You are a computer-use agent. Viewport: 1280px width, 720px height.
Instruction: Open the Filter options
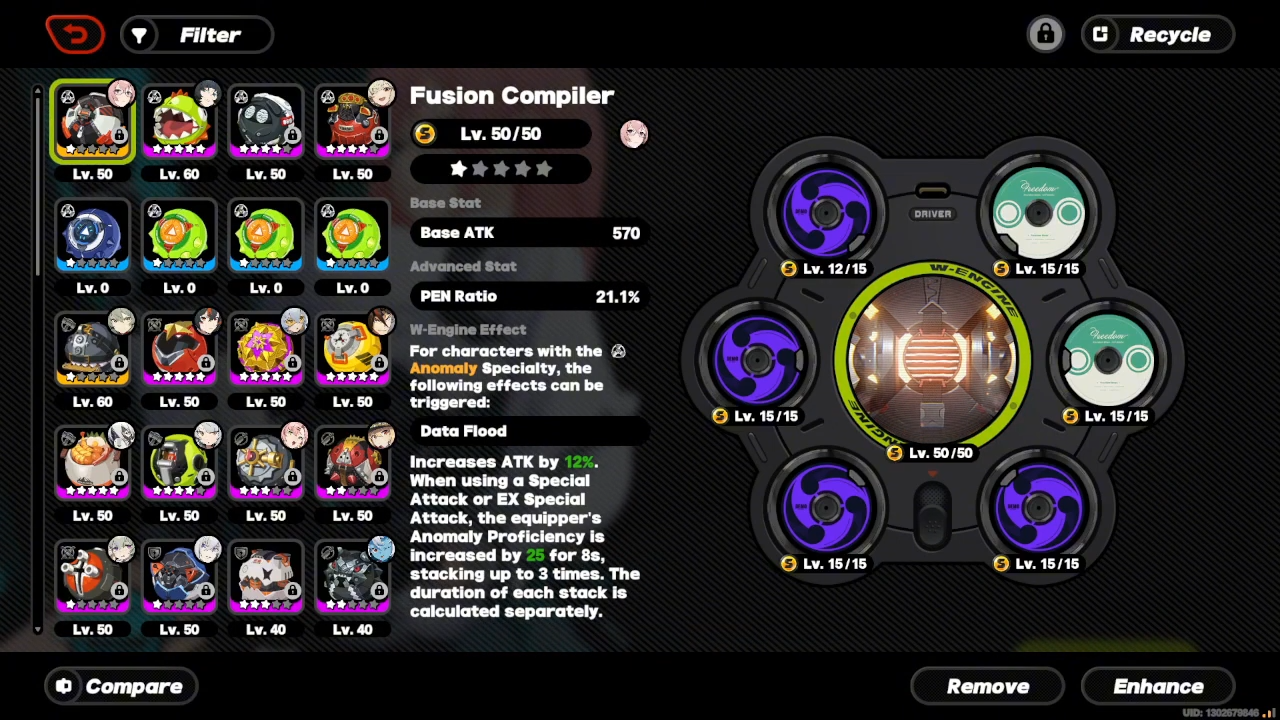pos(197,35)
